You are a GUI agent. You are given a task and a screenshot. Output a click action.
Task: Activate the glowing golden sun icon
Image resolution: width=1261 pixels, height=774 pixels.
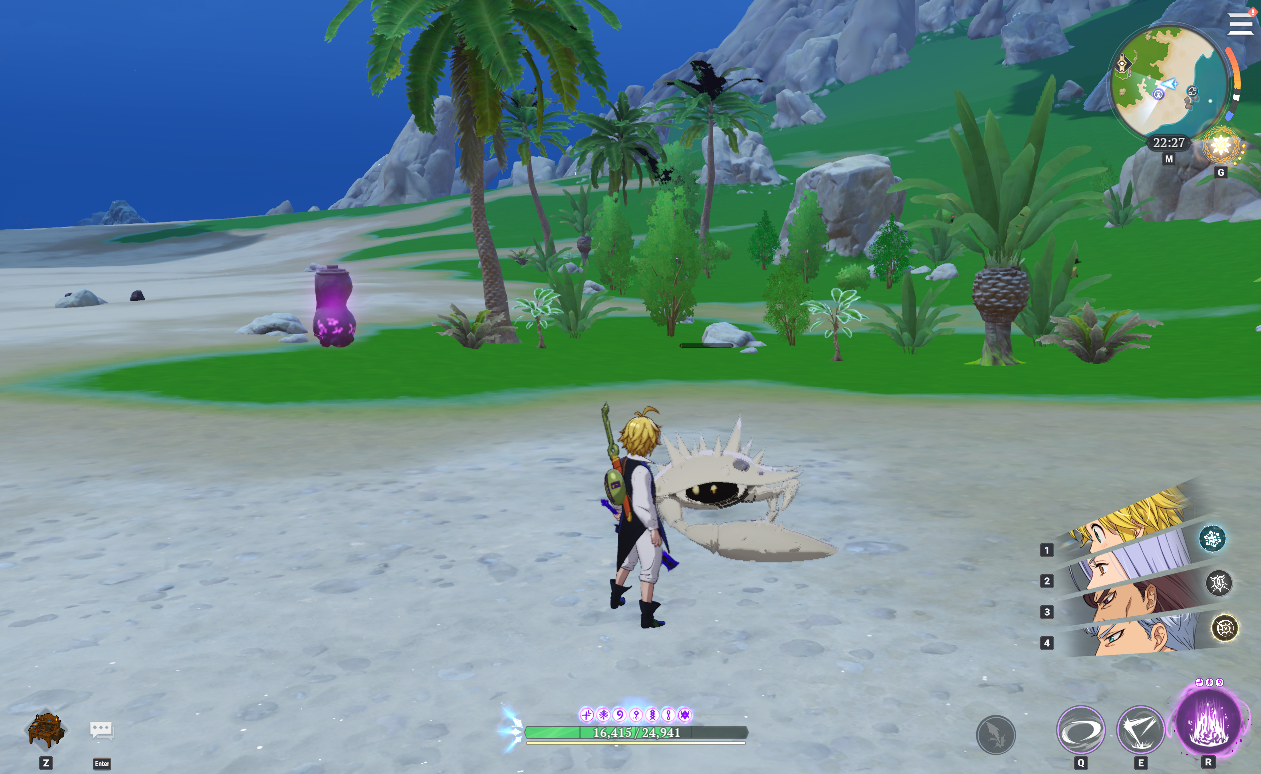pyautogui.click(x=1220, y=148)
